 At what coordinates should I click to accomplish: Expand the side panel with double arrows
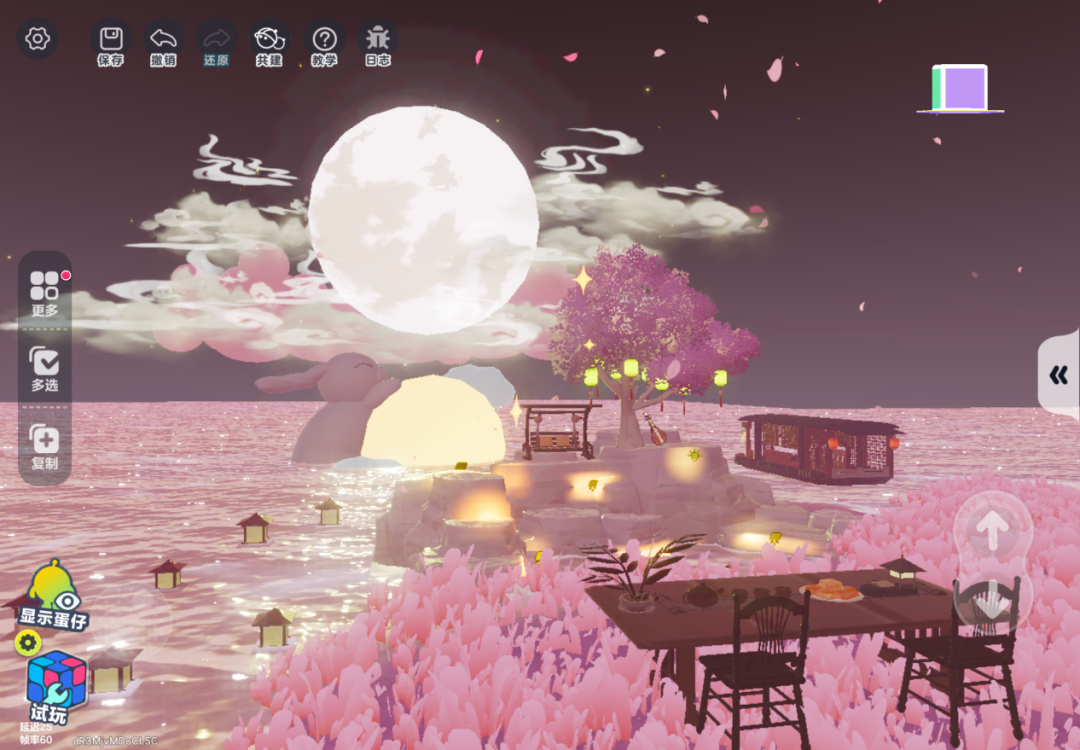[1059, 375]
